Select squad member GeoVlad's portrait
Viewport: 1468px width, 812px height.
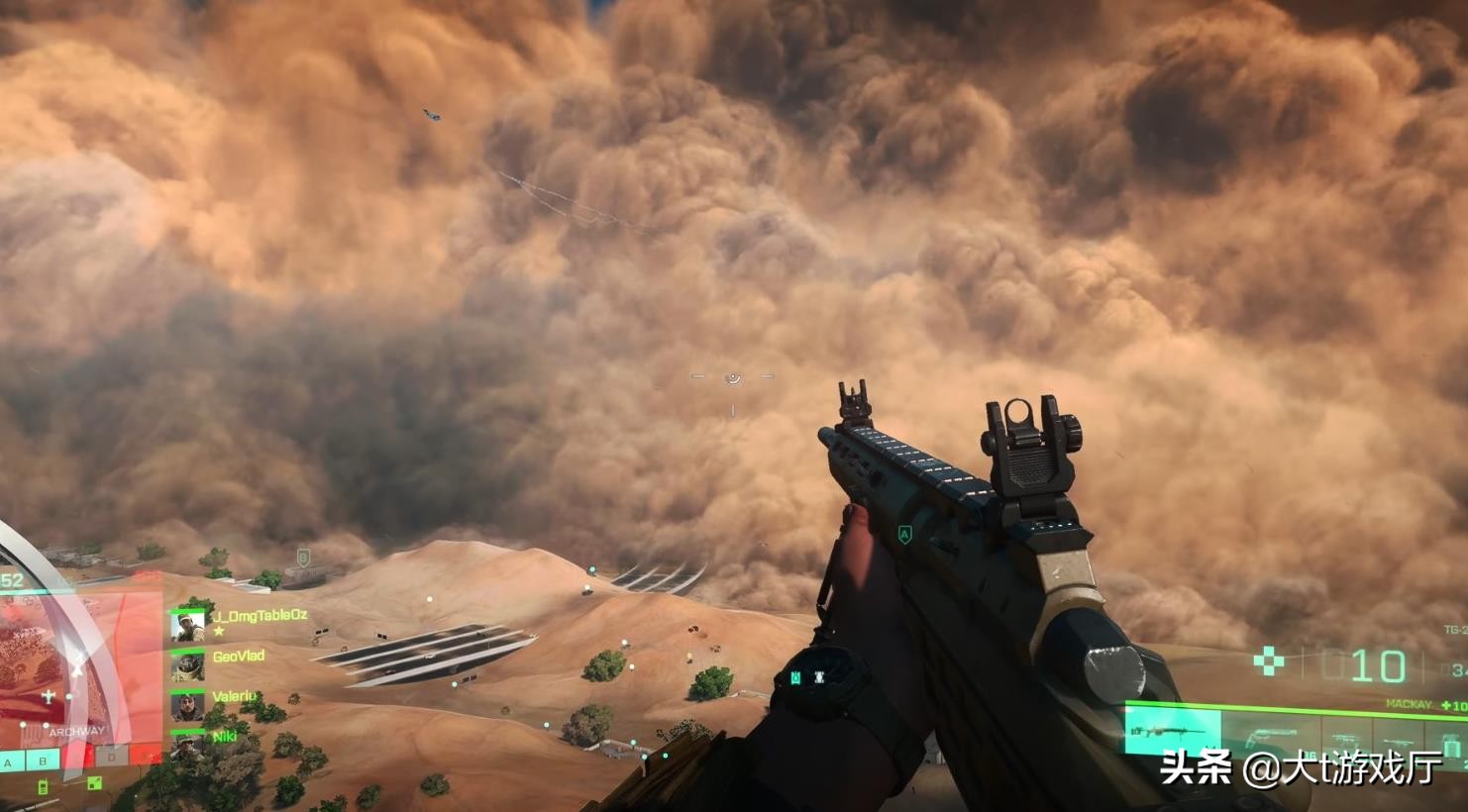coord(187,665)
